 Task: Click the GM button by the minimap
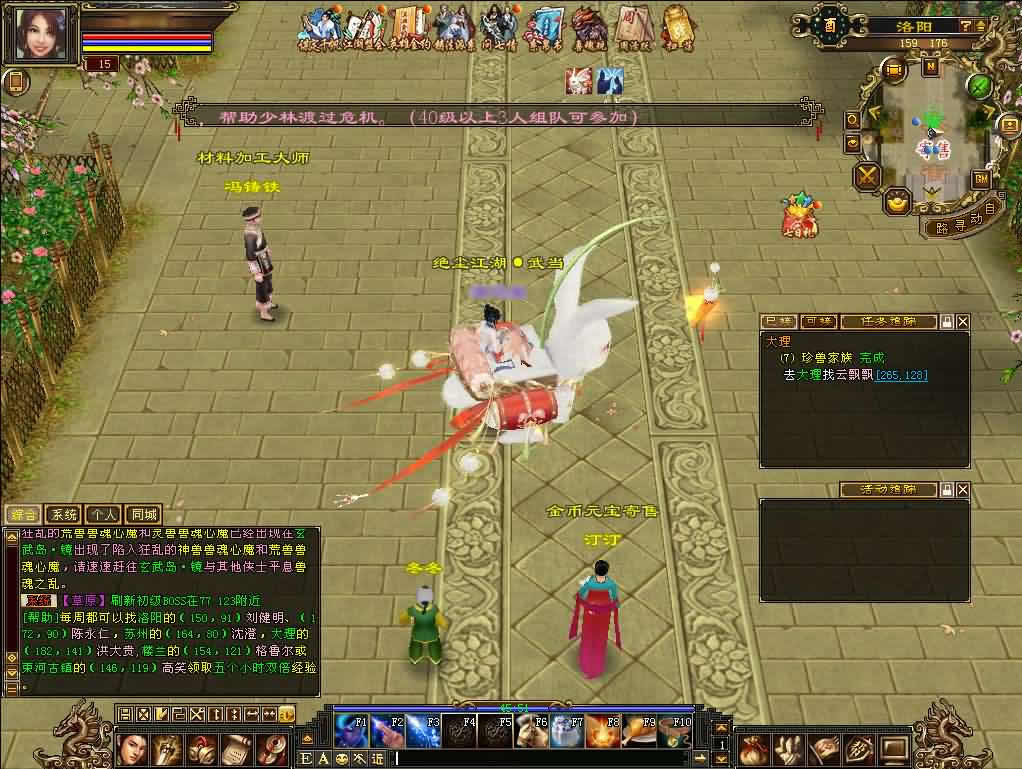980,178
